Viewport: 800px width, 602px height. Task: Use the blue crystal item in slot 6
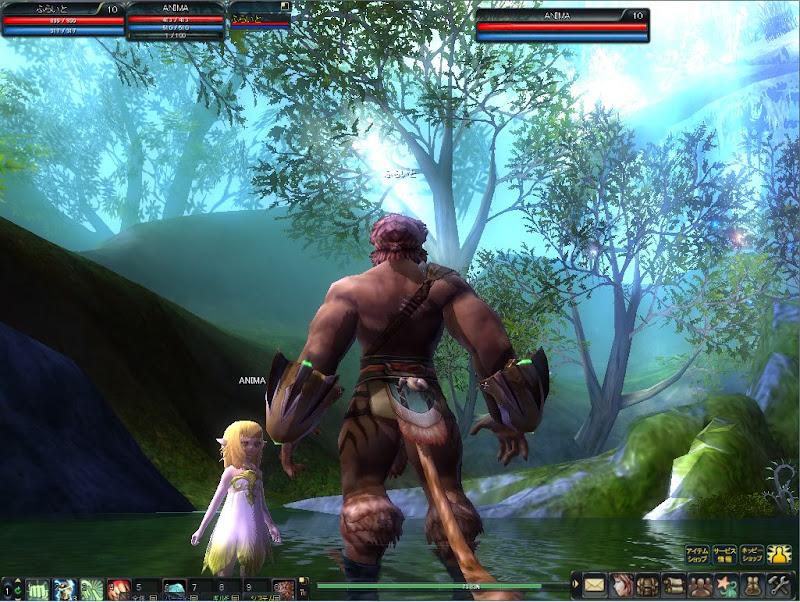pos(173,589)
